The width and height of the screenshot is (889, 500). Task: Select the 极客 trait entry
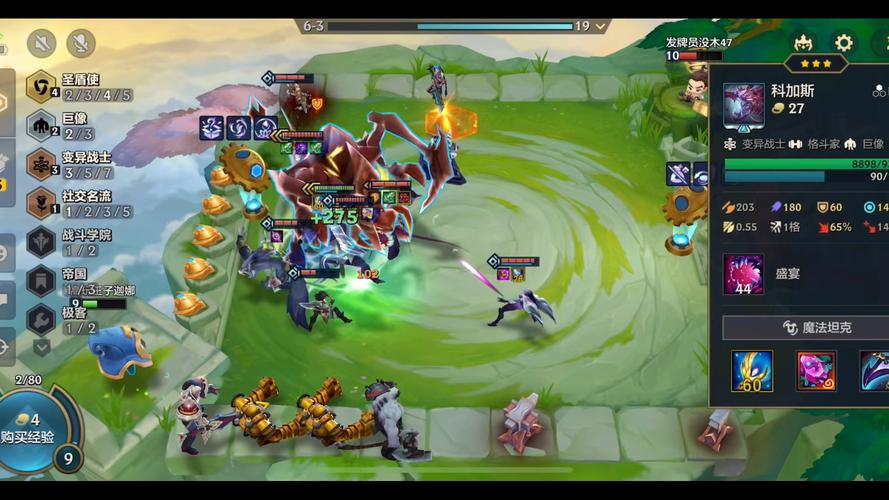pos(60,320)
